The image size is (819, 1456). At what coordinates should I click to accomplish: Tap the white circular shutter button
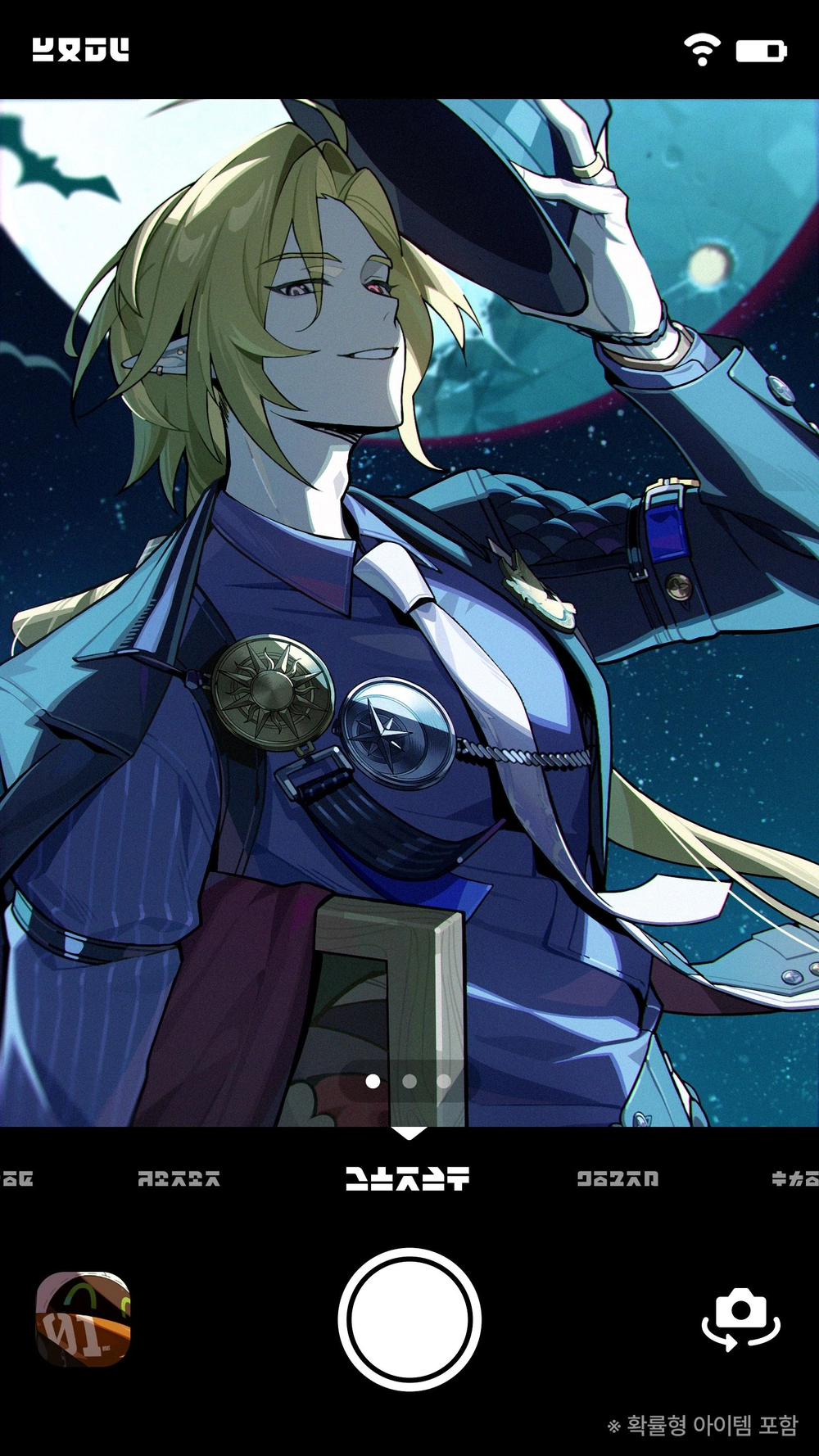tap(409, 1319)
